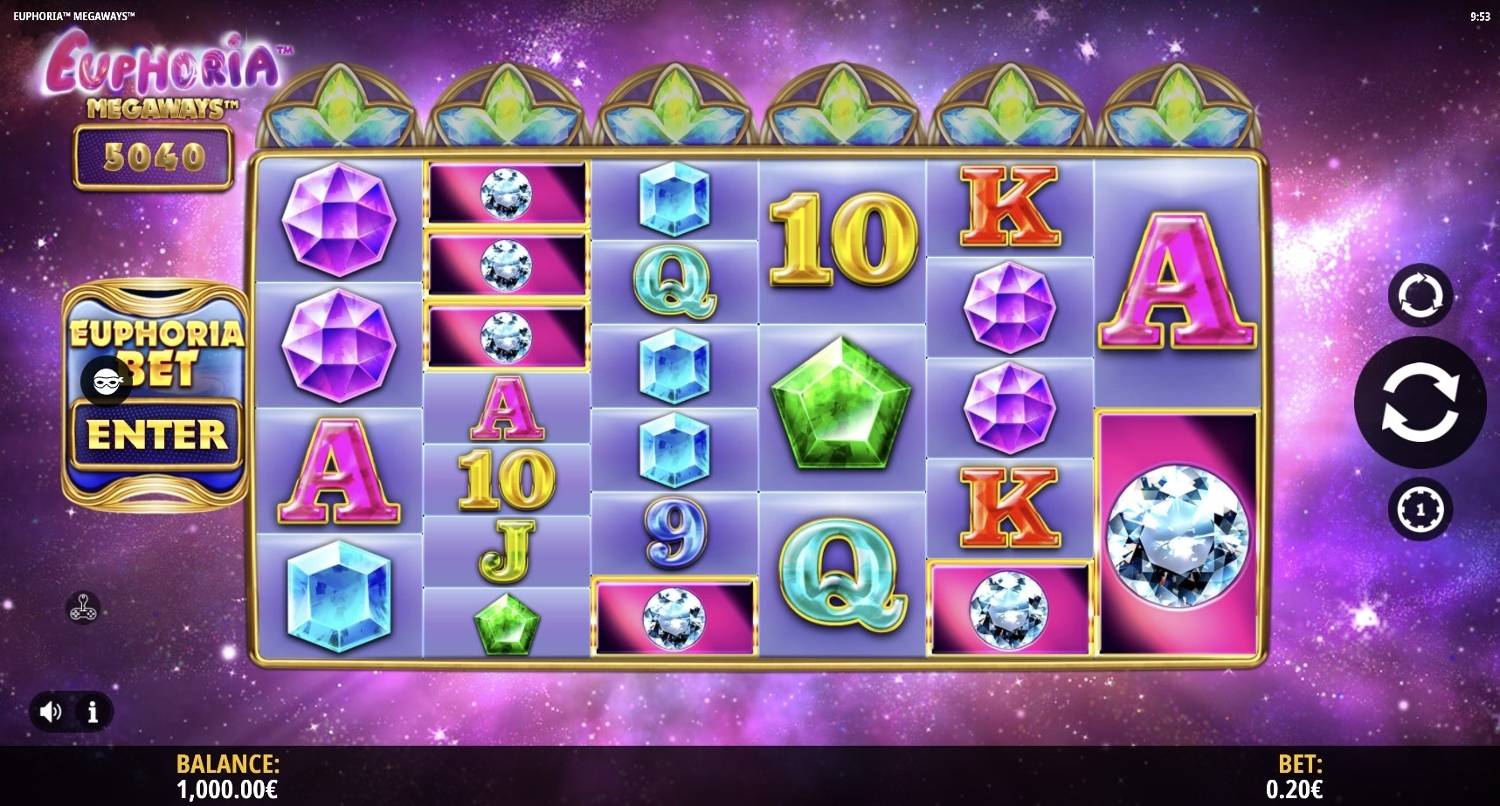This screenshot has width=1500, height=806.
Task: Open the bet chip selector
Action: pyautogui.click(x=1420, y=509)
